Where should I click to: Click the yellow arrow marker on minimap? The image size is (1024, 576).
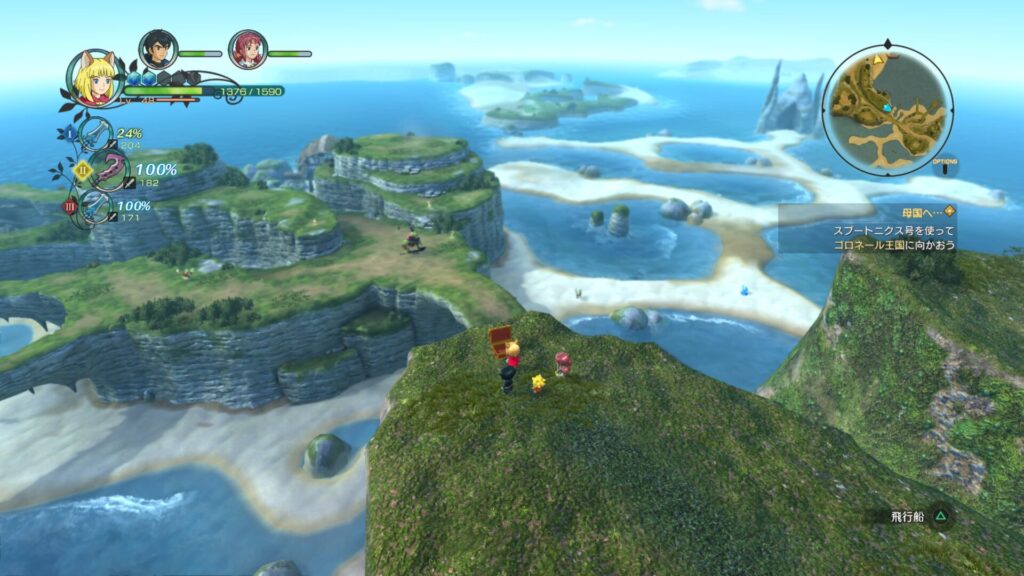(x=878, y=60)
